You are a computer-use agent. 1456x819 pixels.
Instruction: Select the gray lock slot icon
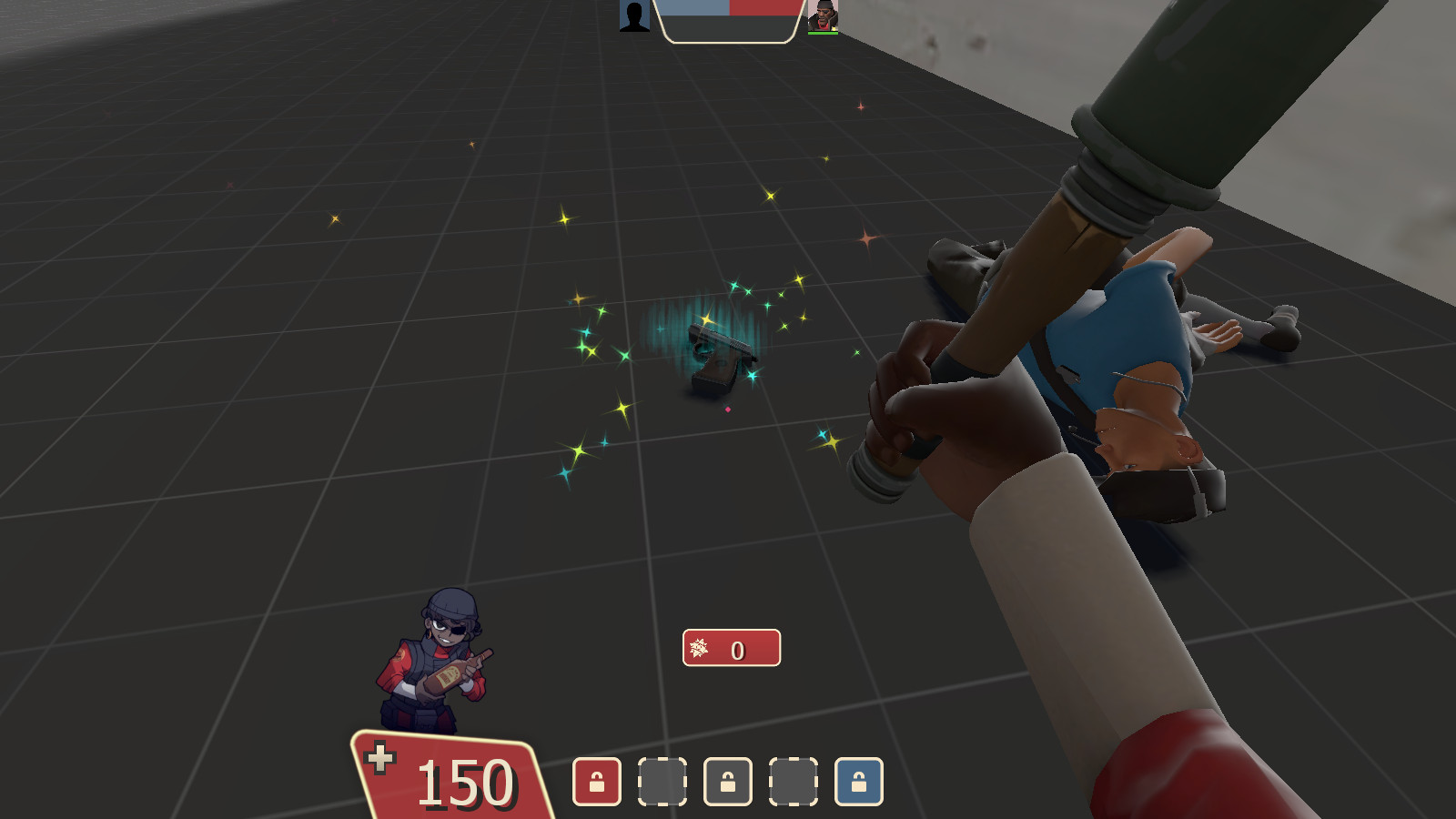[x=727, y=783]
